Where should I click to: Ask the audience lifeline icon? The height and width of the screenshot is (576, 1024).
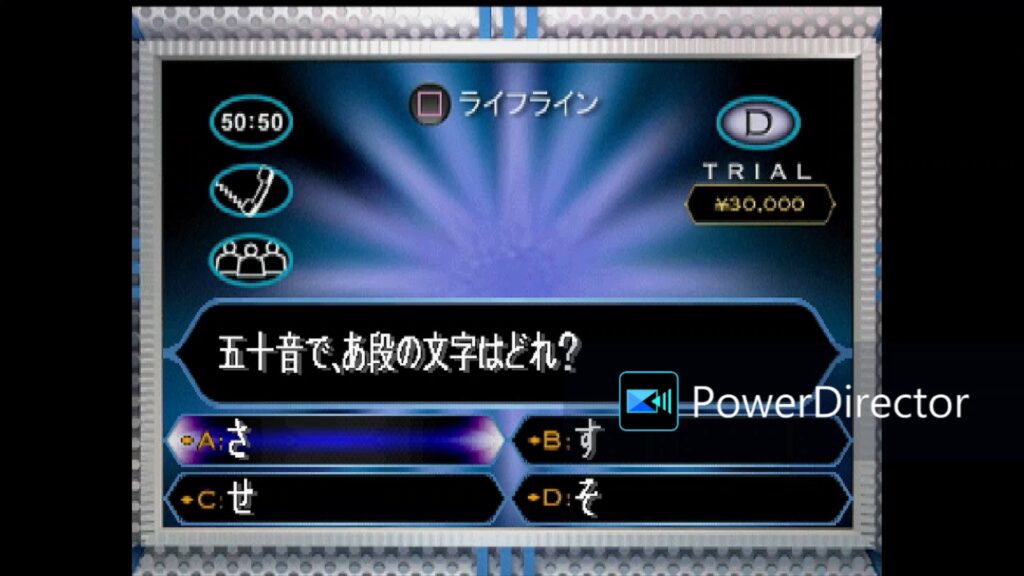251,259
